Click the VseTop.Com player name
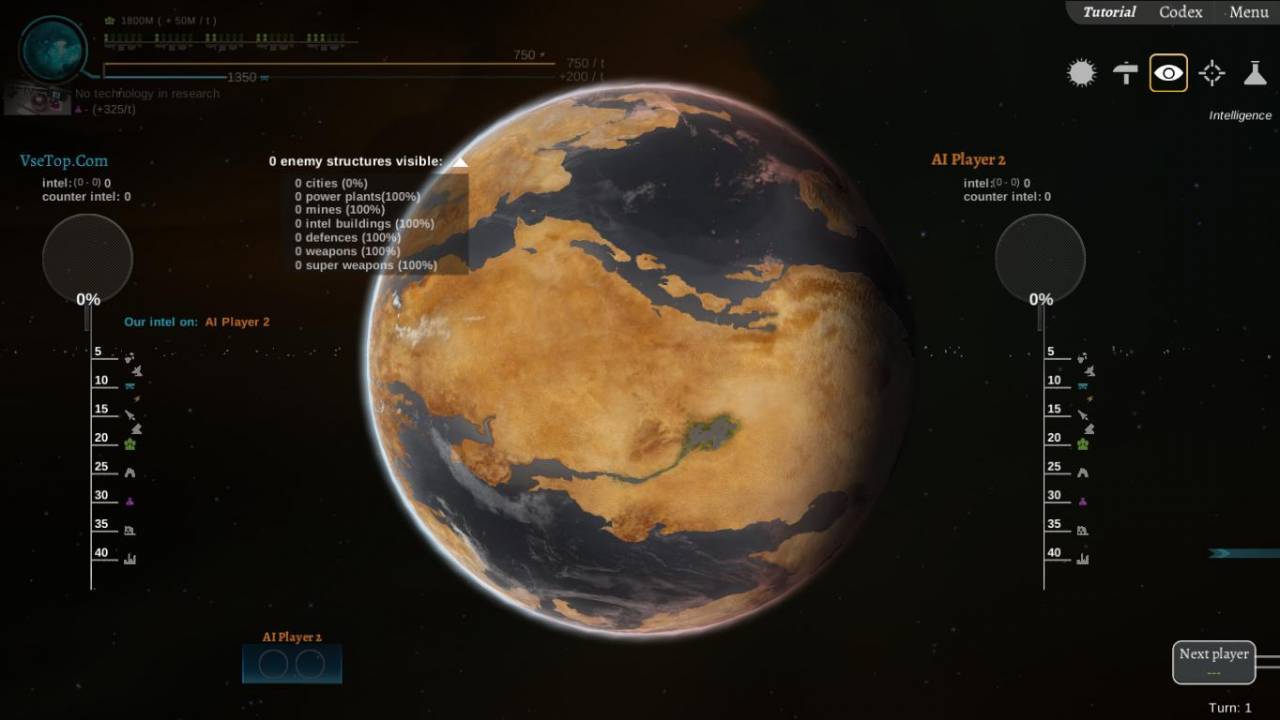Image resolution: width=1280 pixels, height=720 pixels. tap(64, 161)
